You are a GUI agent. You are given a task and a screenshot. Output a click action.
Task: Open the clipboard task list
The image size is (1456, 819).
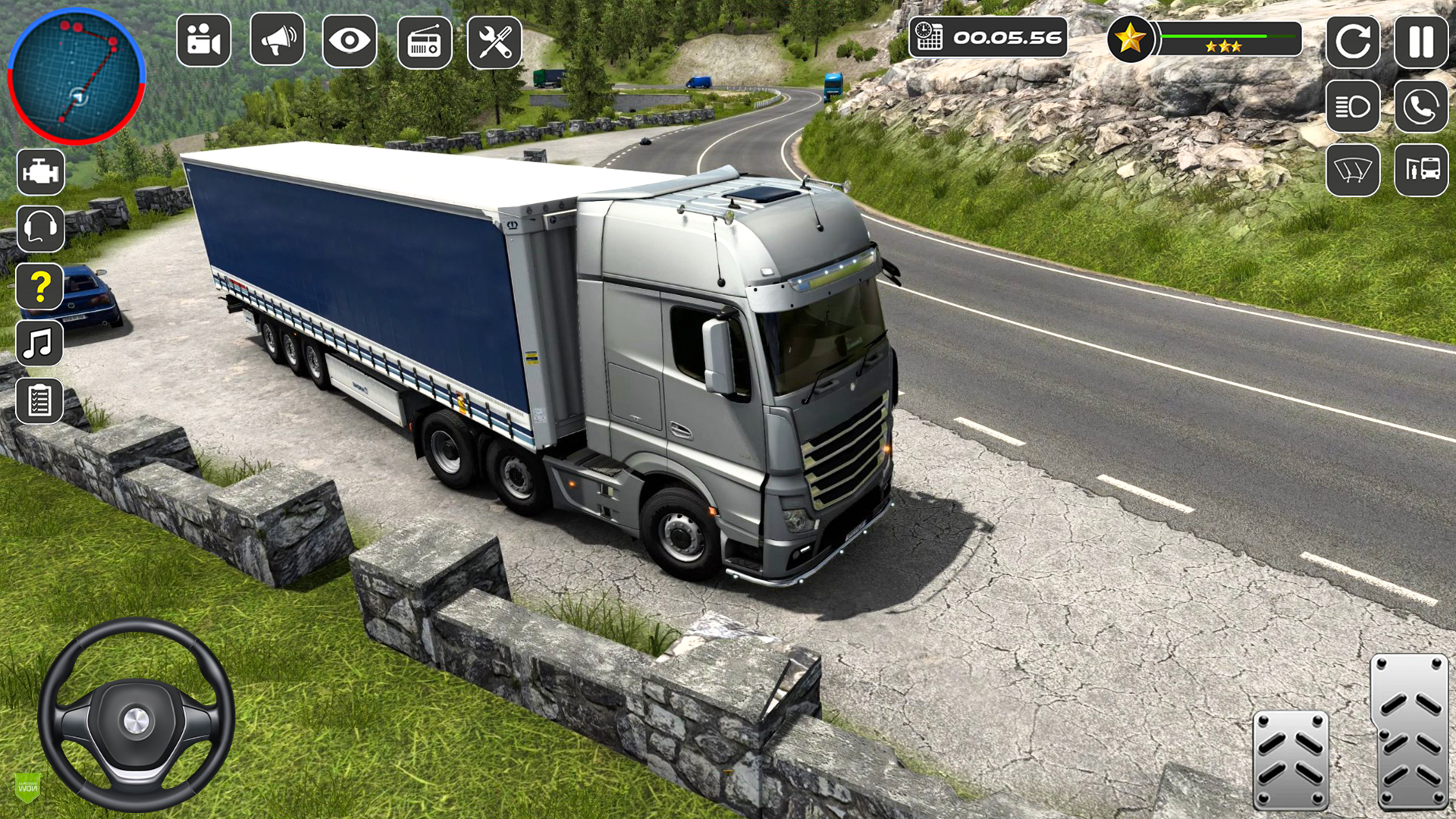[39, 400]
